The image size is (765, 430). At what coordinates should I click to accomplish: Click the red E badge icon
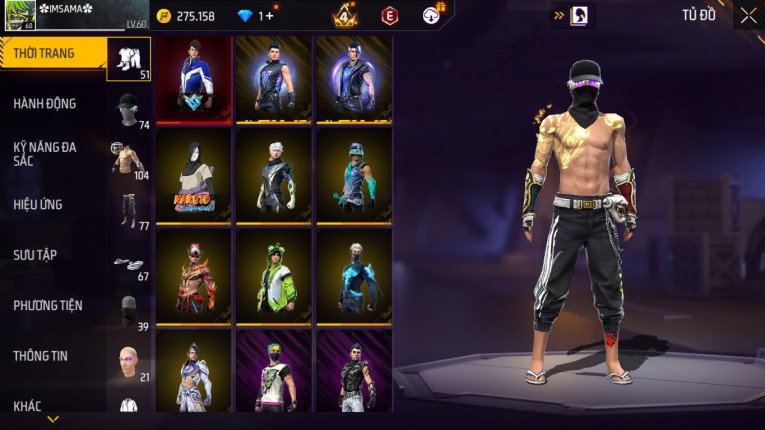389,15
